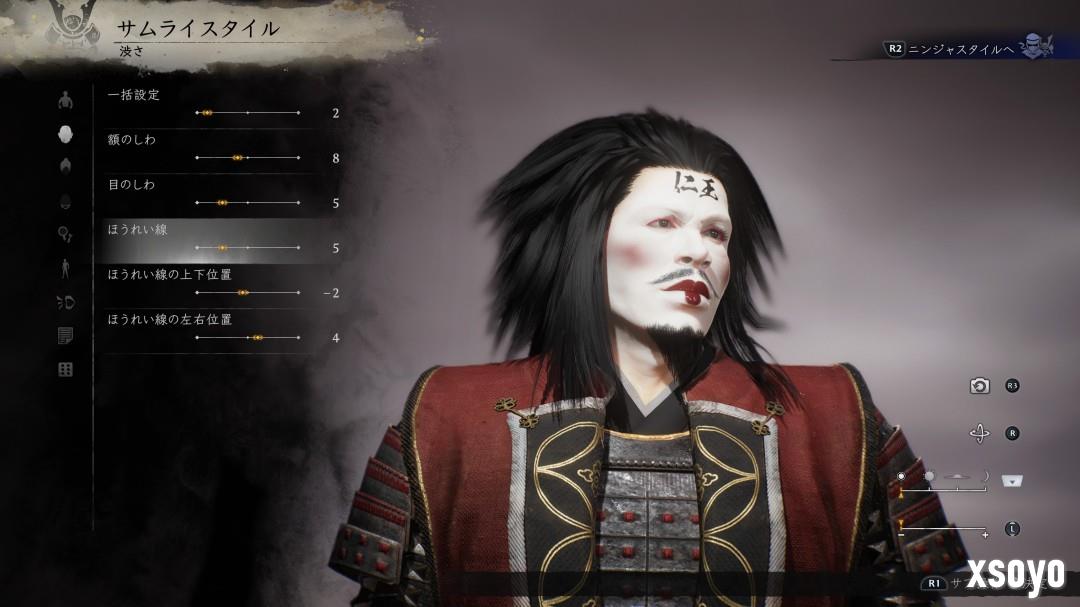Click the rotate character icon

tap(980, 433)
